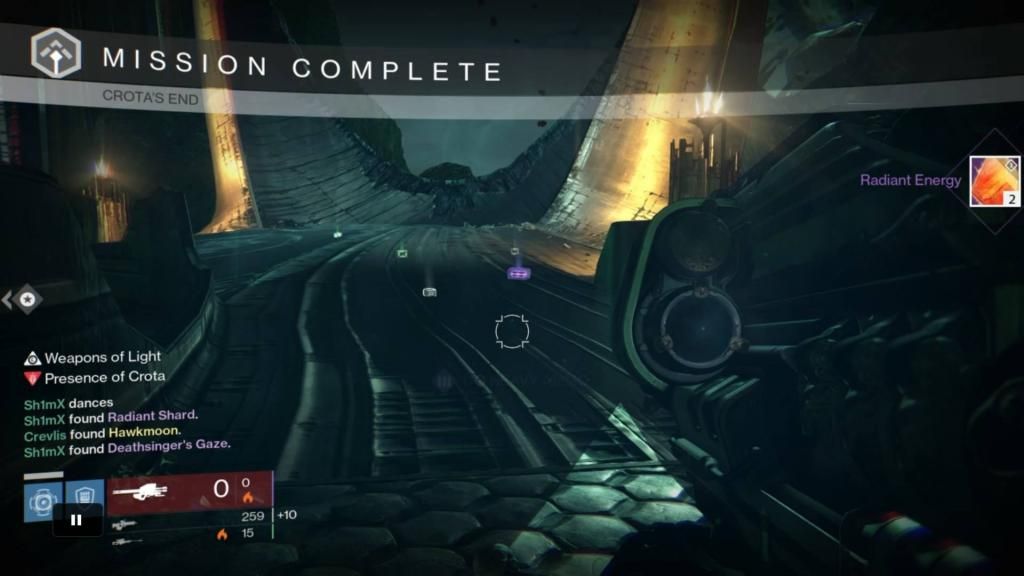Viewport: 1024px width, 576px height.
Task: Activate the grenade ability icon
Action: coord(42,500)
